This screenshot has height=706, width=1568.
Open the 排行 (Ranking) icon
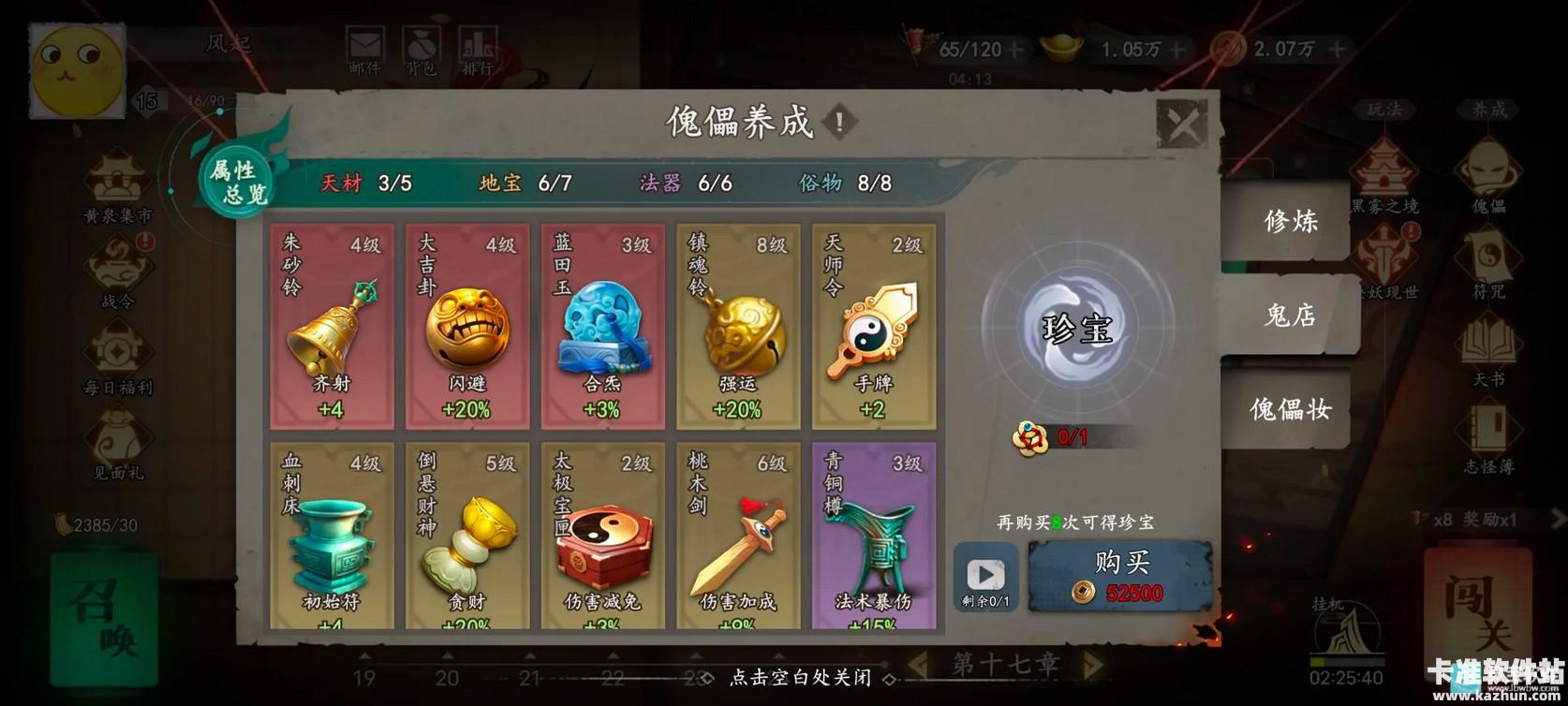click(x=479, y=42)
